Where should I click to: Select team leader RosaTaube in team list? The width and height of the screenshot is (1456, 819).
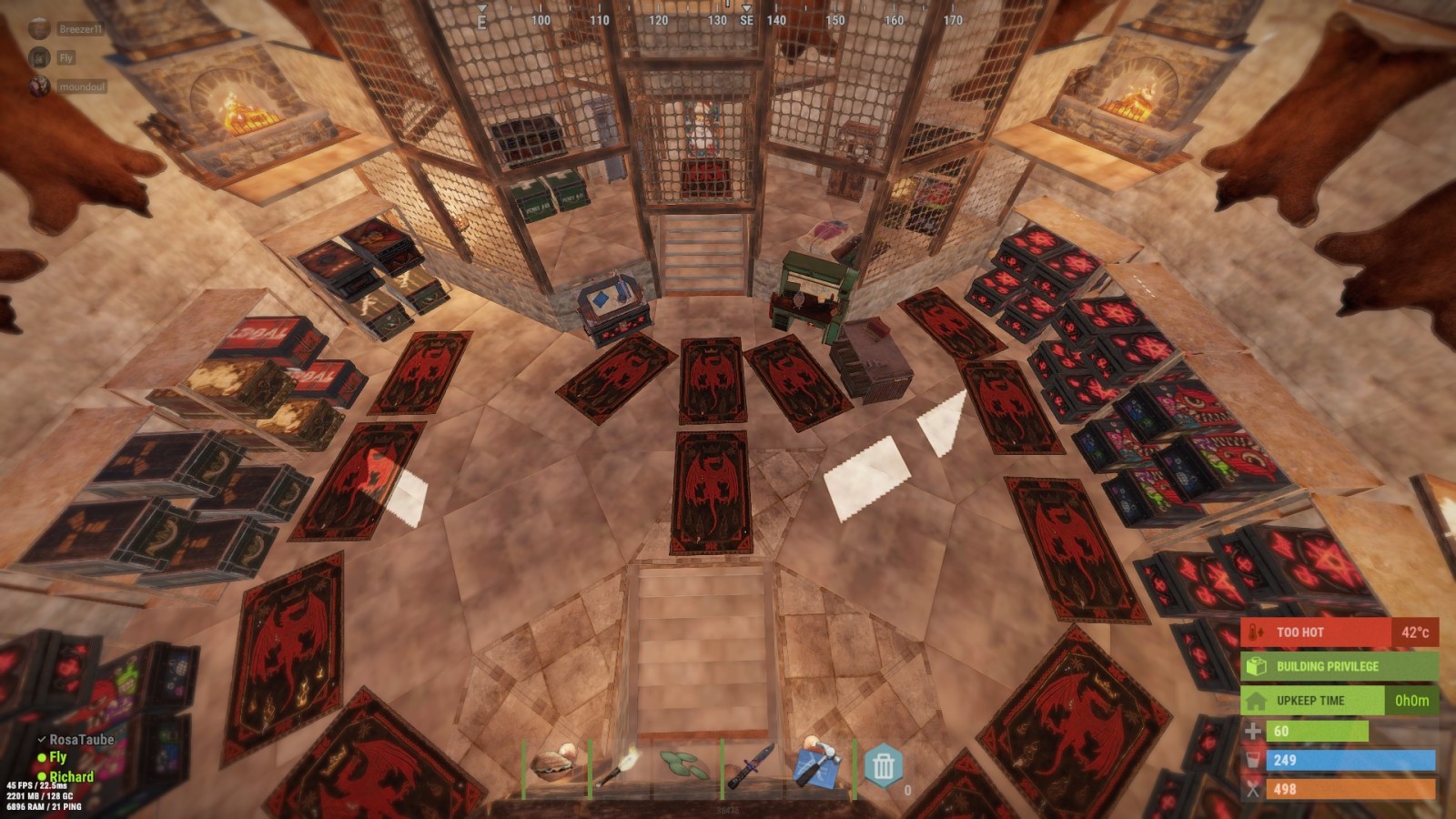coord(81,740)
